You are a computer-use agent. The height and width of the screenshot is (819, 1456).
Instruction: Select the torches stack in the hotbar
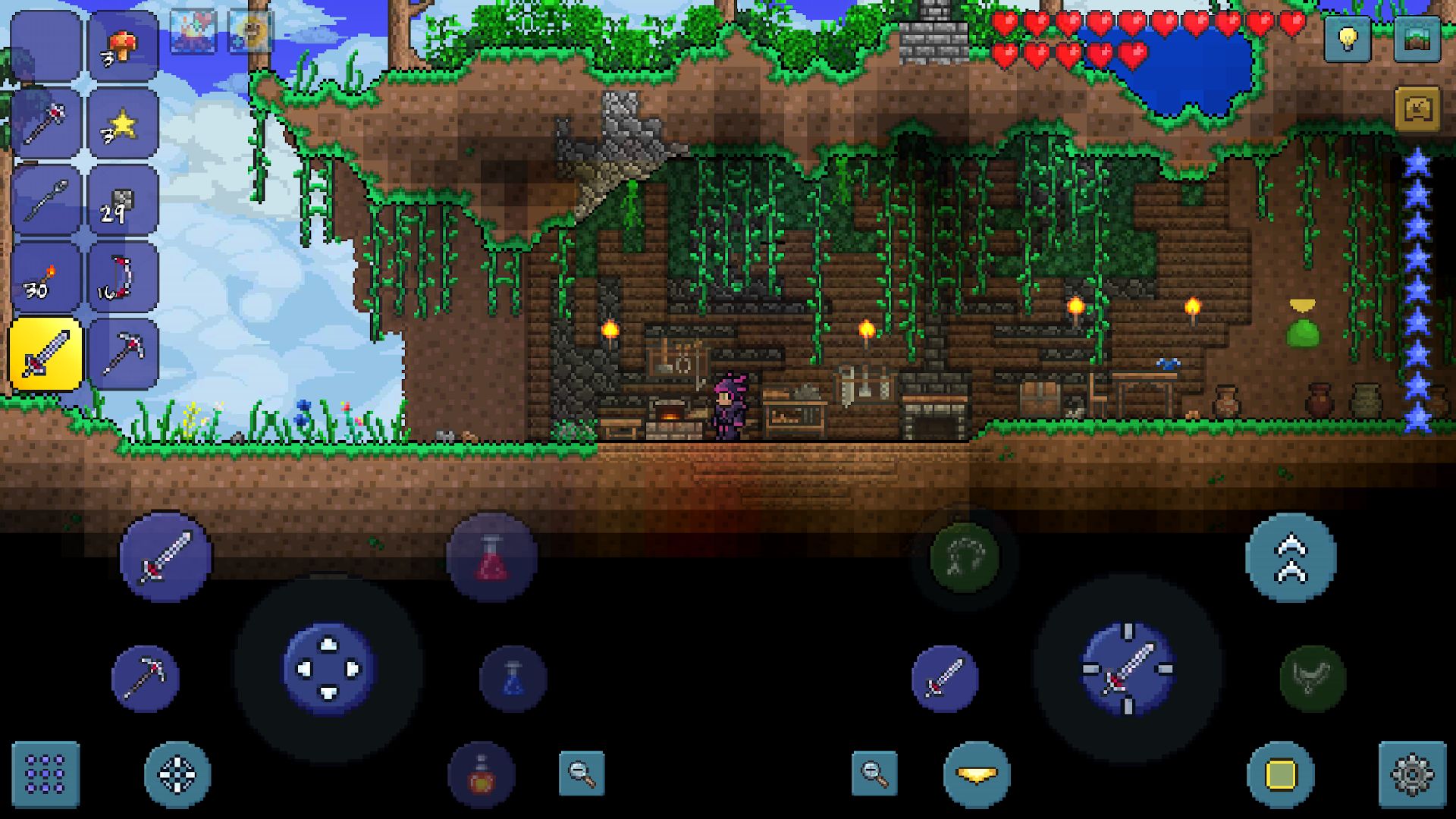44,278
